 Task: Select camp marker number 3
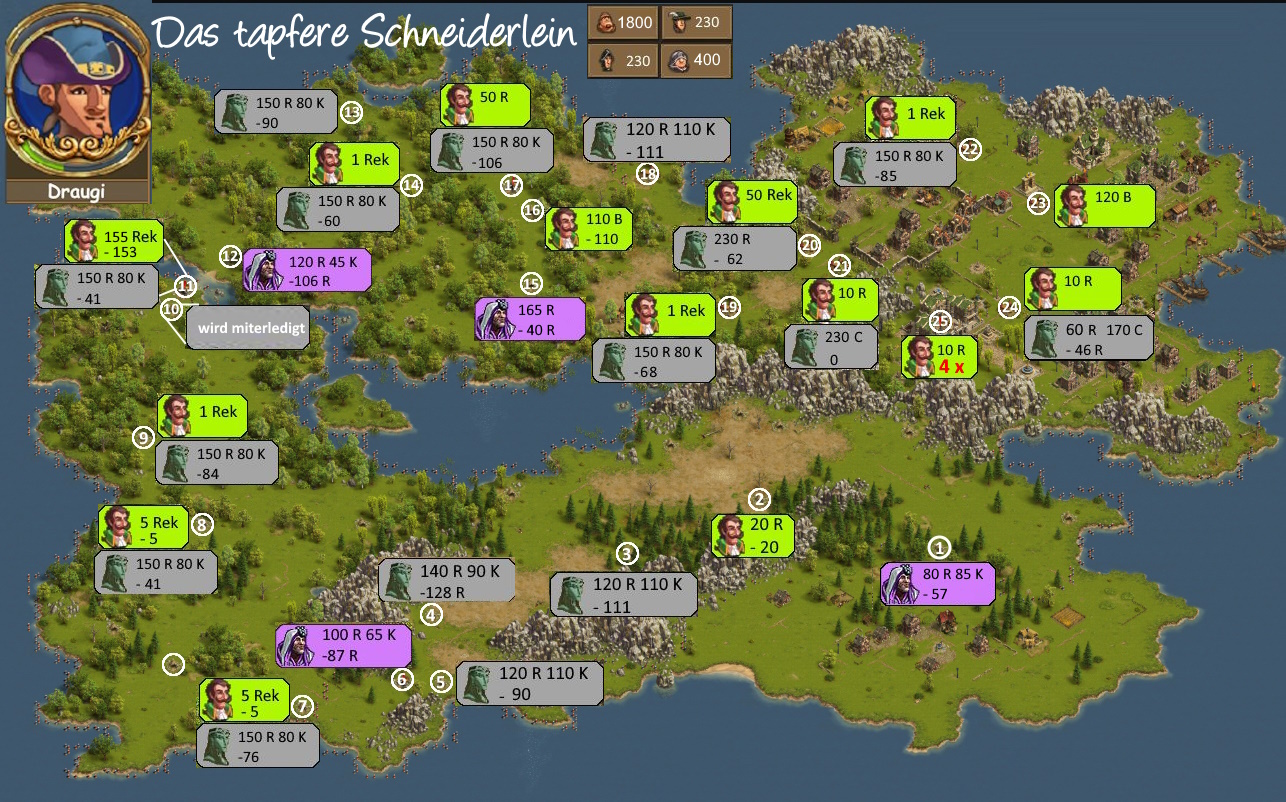pos(627,553)
